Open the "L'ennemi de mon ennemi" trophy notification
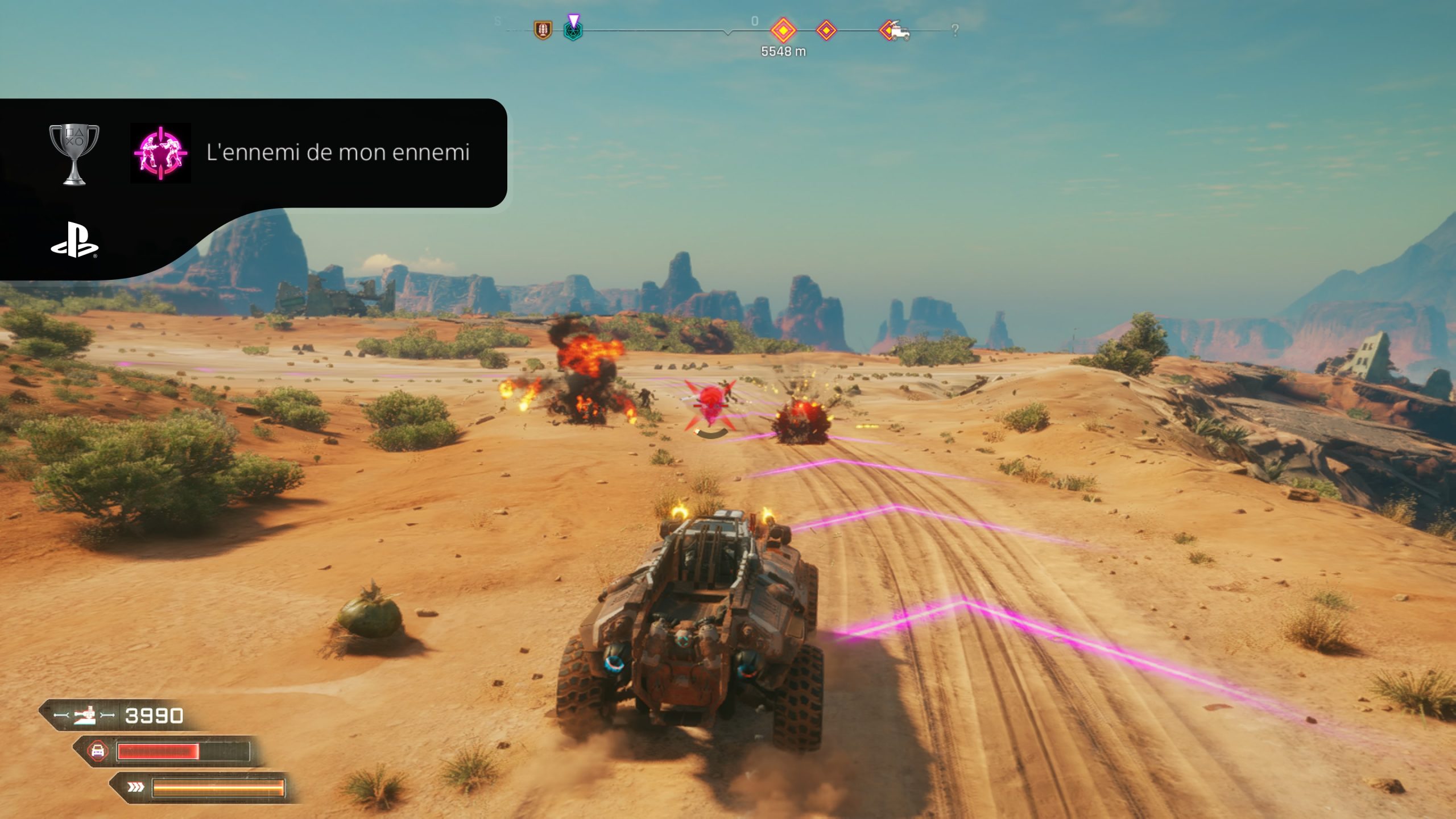Screen dimensions: 1456x819 [x=338, y=152]
